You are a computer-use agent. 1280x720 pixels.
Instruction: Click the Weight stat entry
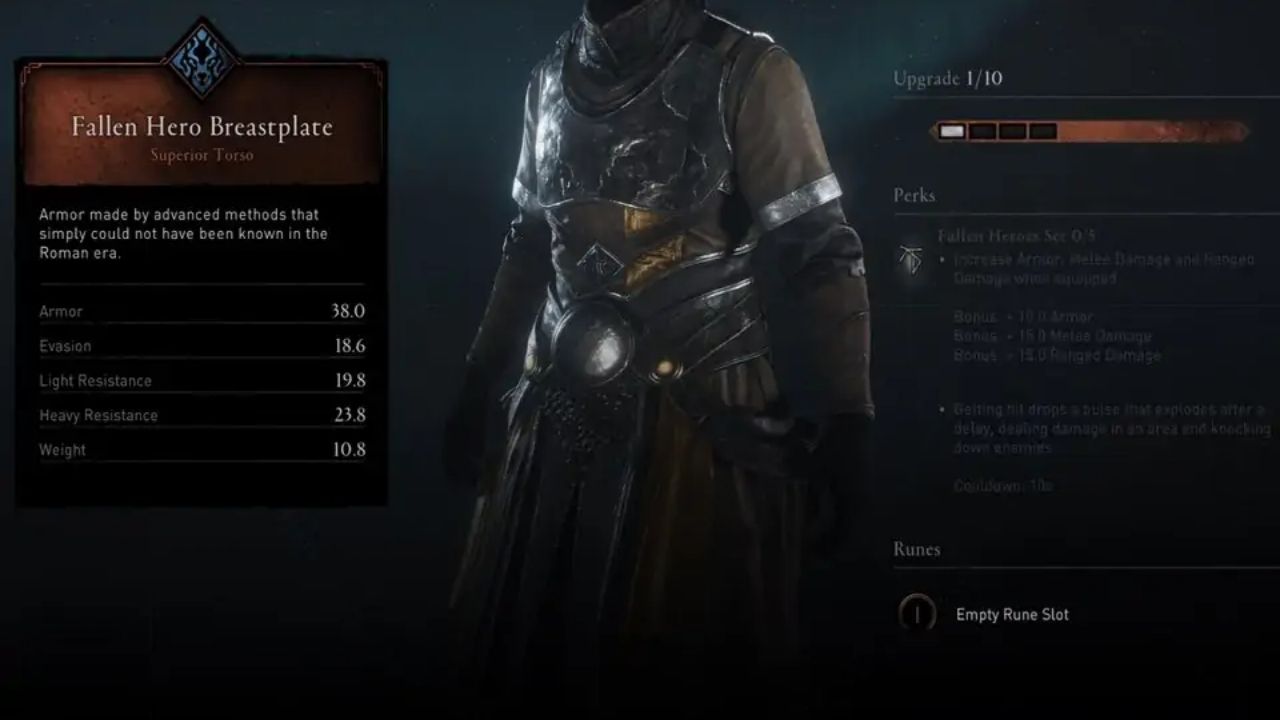pos(200,449)
